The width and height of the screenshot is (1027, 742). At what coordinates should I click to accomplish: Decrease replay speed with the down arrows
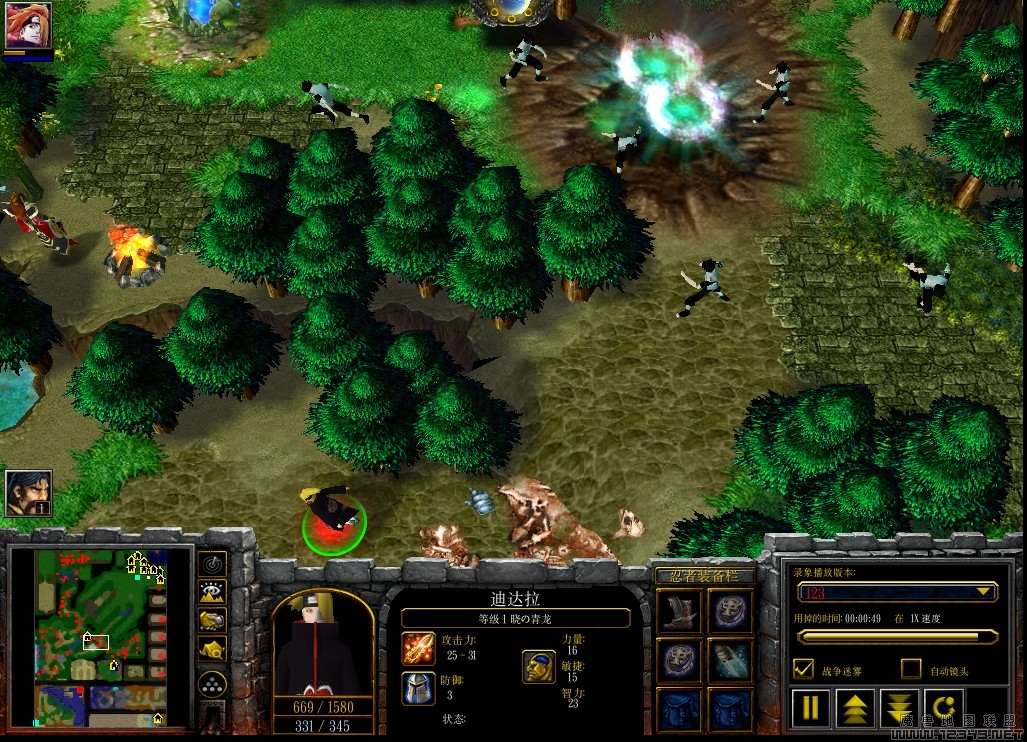[x=899, y=708]
